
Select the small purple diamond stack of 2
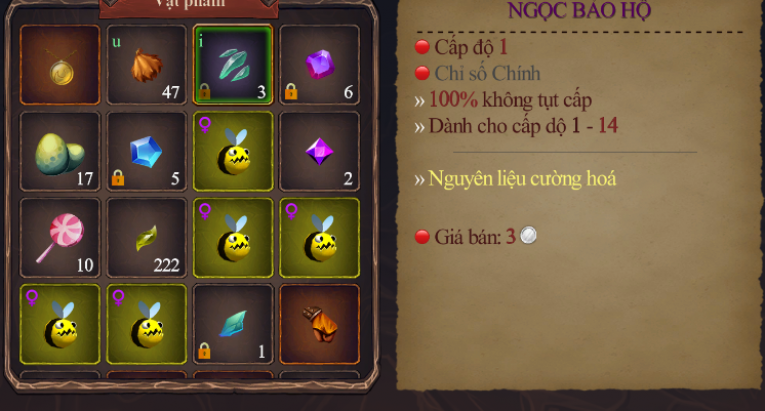pos(320,152)
